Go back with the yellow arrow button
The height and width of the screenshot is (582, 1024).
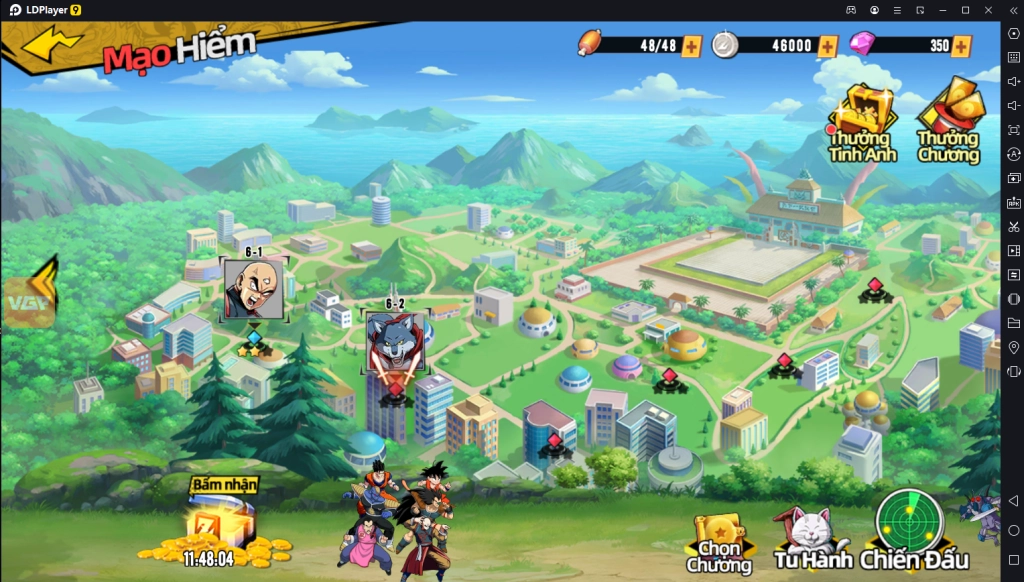[53, 44]
